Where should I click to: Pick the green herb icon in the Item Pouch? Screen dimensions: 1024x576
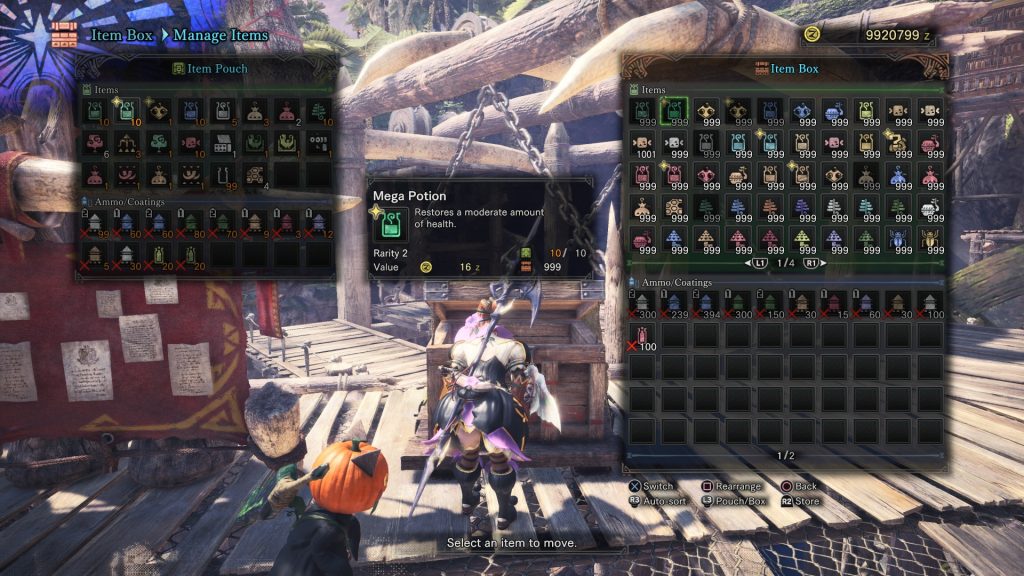click(319, 110)
